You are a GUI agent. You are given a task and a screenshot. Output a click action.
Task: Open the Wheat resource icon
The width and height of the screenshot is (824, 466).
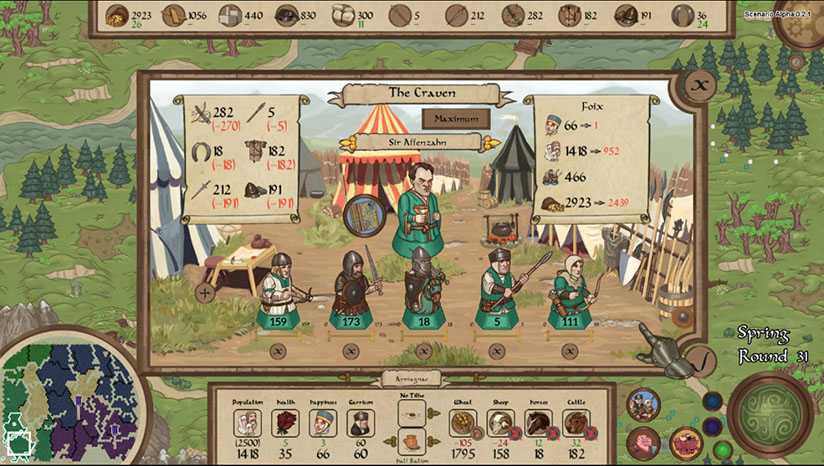pyautogui.click(x=462, y=423)
